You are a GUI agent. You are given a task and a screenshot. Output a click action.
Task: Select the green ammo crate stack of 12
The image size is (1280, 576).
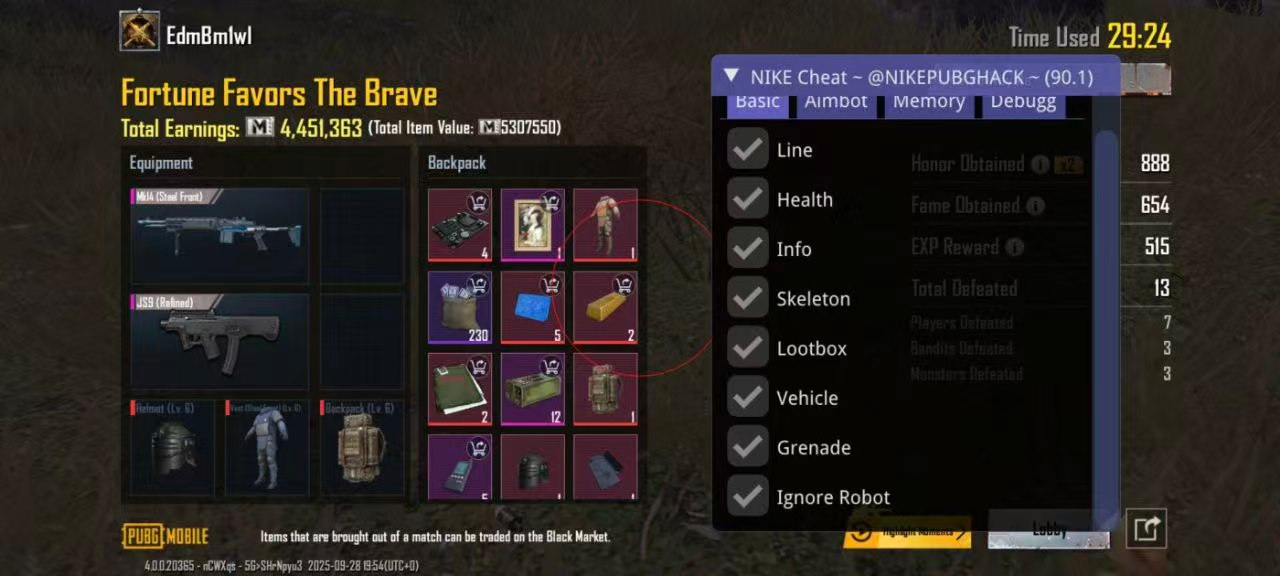click(533, 388)
